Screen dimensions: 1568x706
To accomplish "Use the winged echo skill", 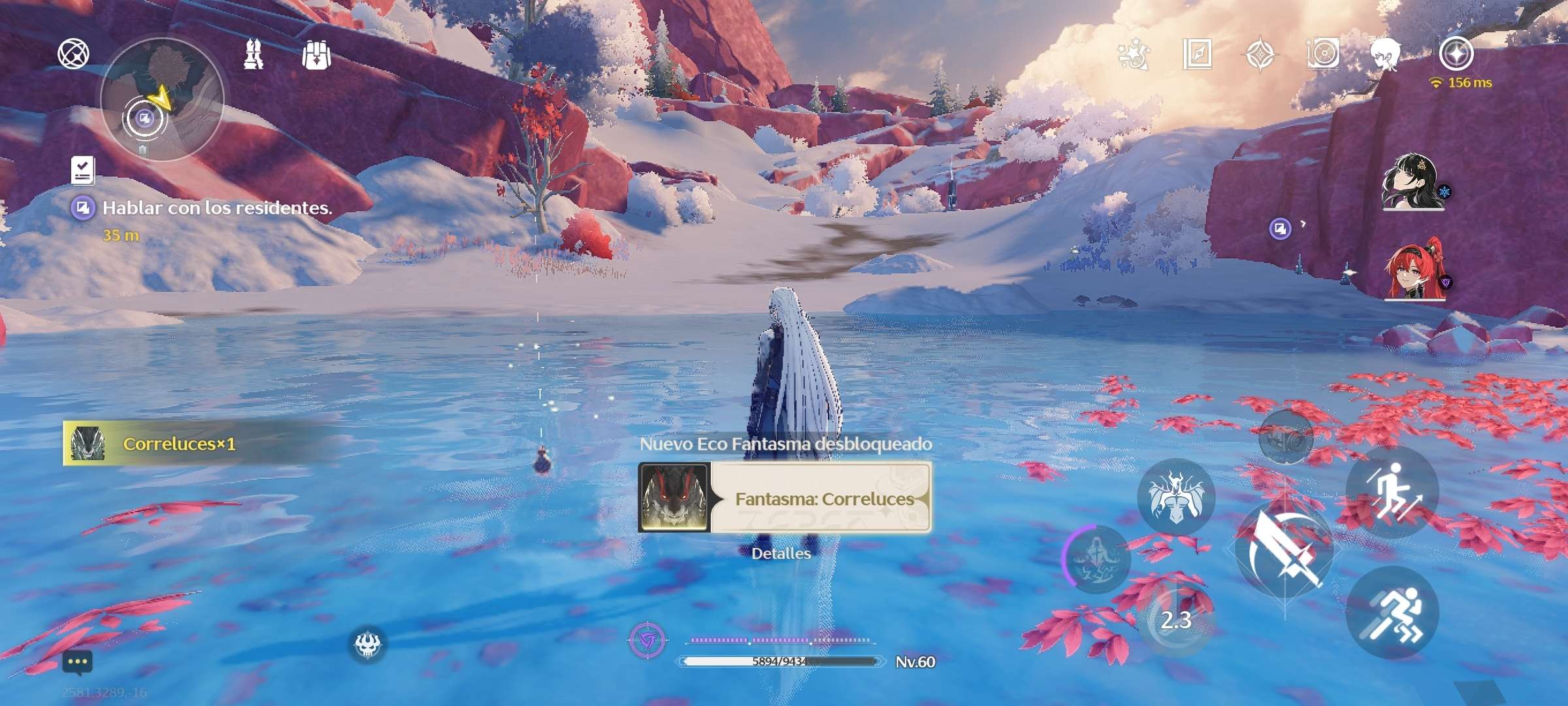I will point(1175,498).
